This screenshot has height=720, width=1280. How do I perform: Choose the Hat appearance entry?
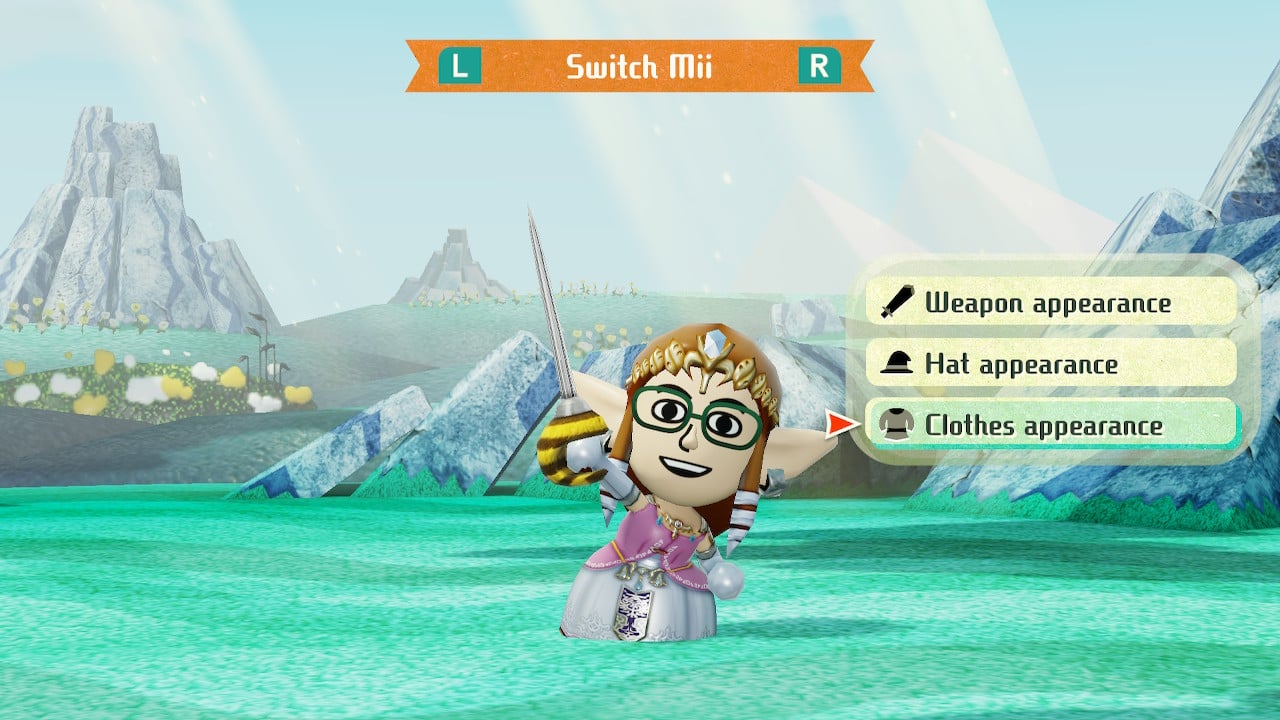point(1050,364)
